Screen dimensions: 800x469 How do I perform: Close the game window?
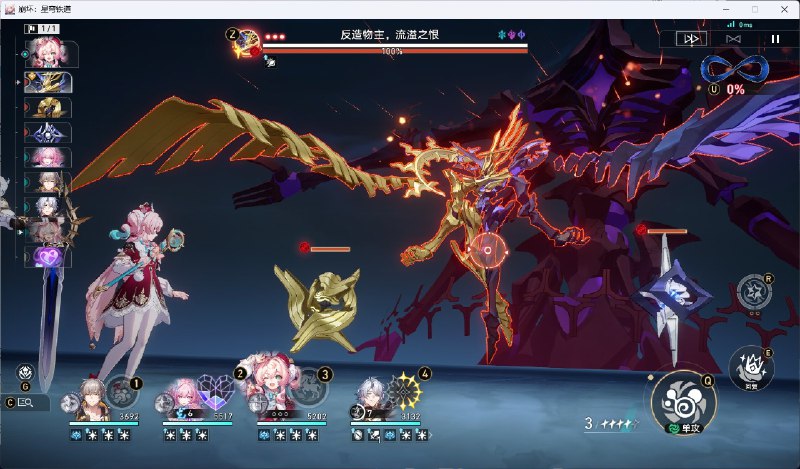(781, 9)
